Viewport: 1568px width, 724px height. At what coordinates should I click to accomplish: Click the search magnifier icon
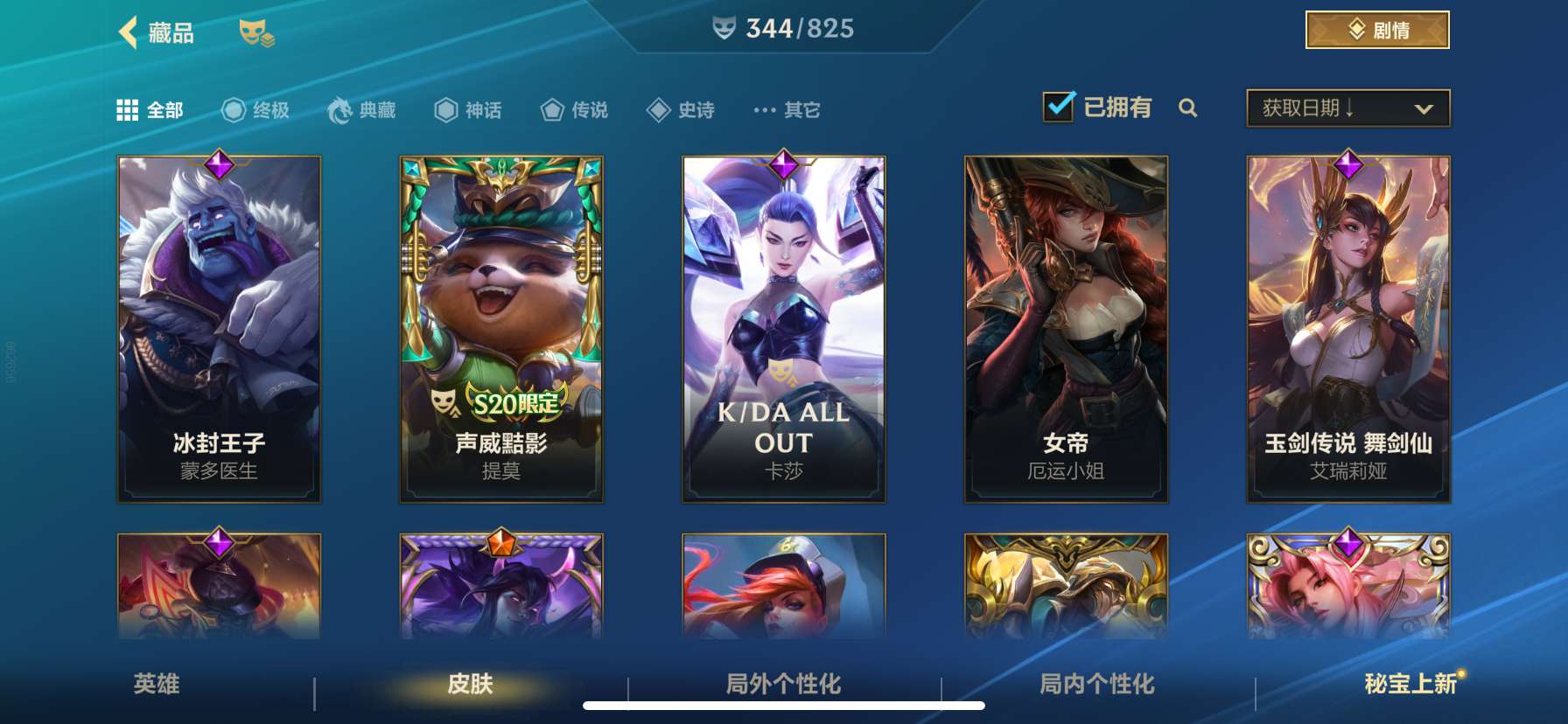pyautogui.click(x=1188, y=110)
